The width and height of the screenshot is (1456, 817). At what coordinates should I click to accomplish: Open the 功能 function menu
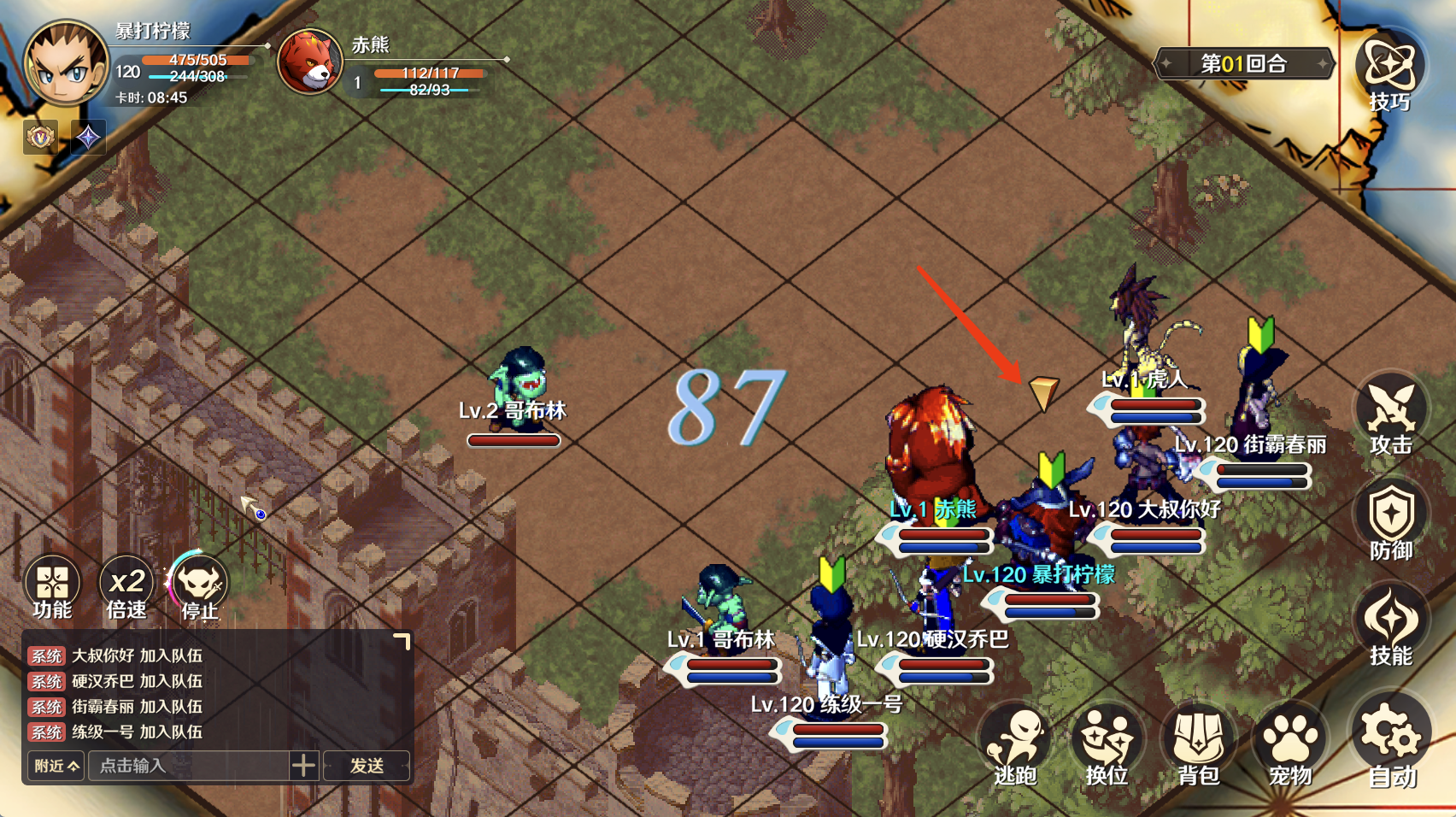pyautogui.click(x=52, y=586)
